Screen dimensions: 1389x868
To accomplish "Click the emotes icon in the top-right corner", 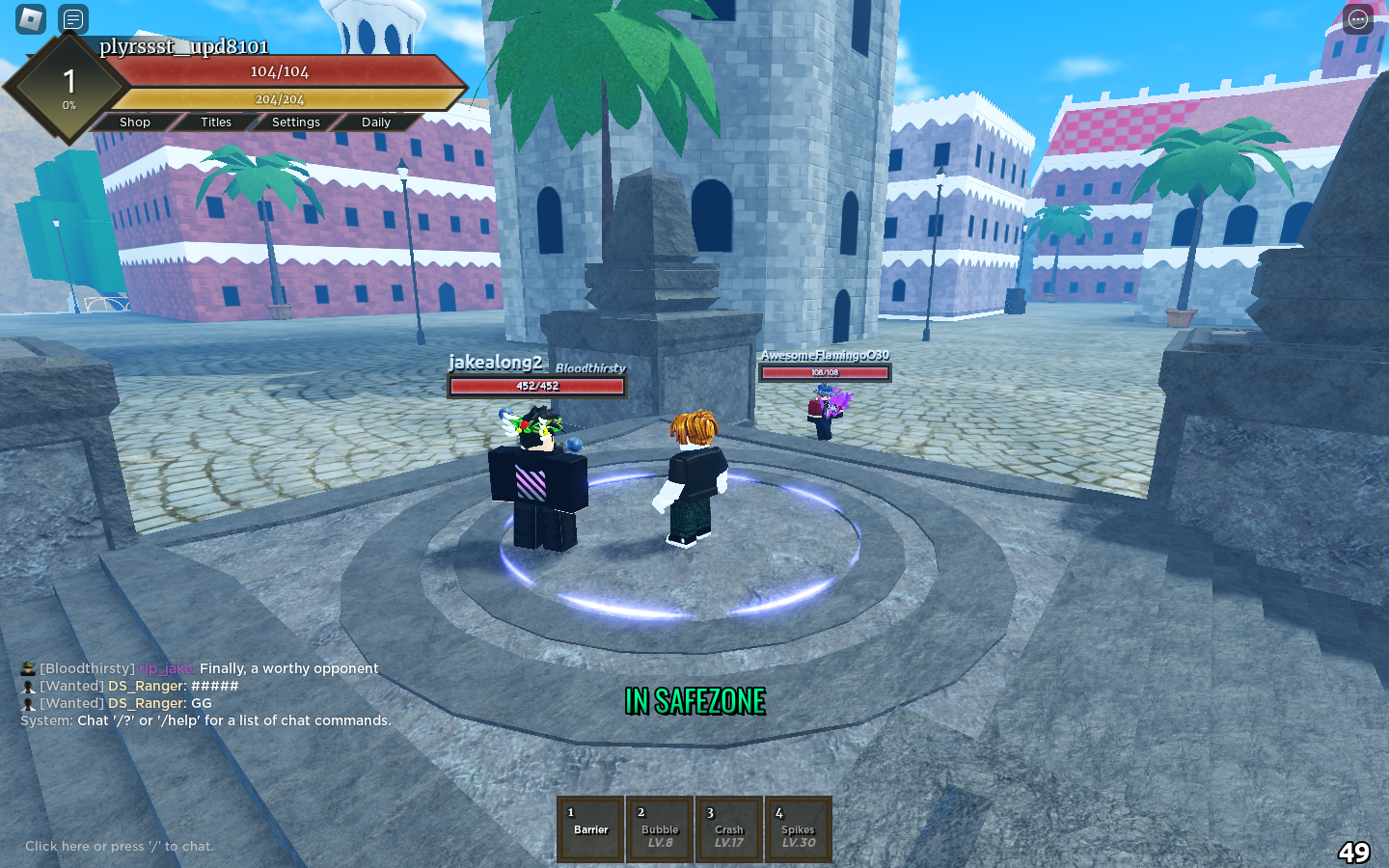I will 1356,18.
